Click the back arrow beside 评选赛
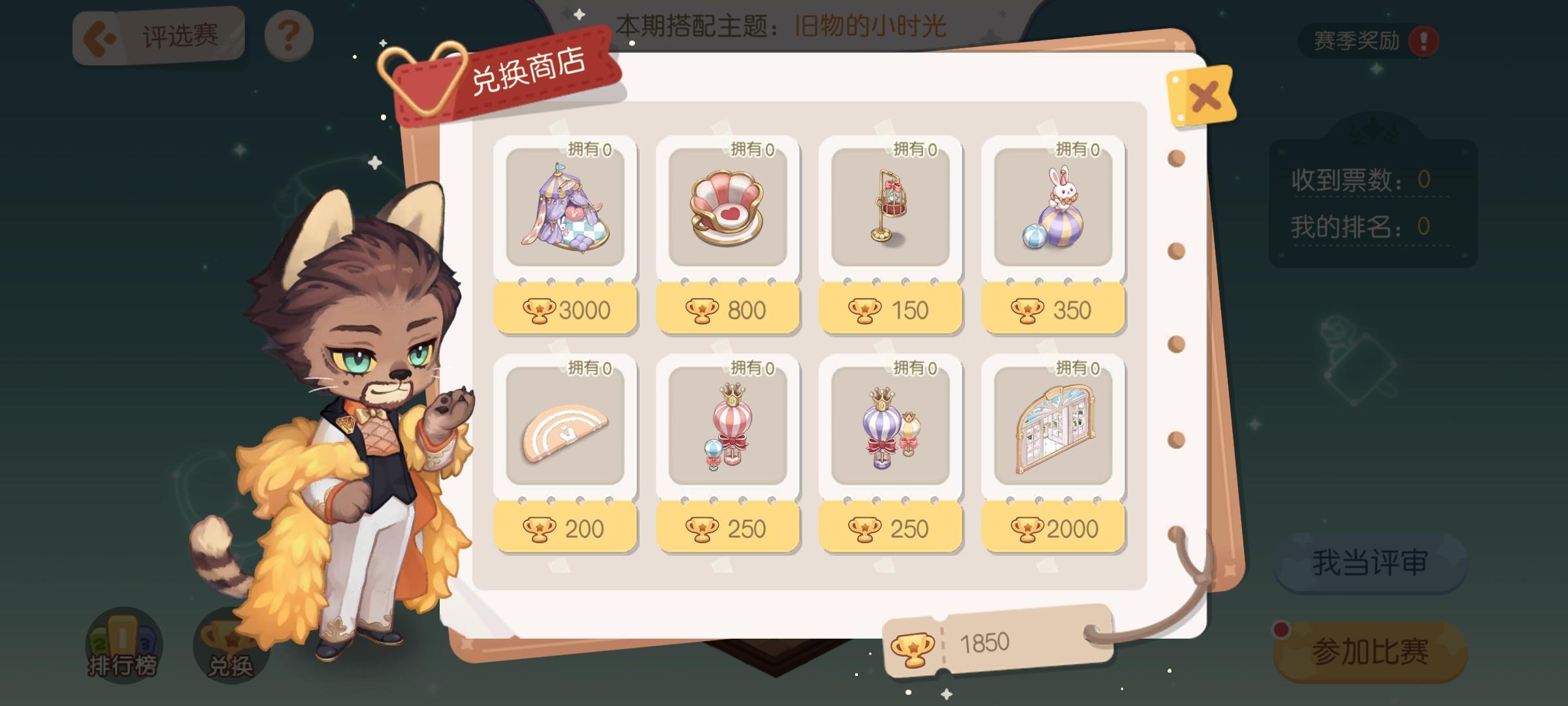Image resolution: width=1568 pixels, height=706 pixels. pyautogui.click(x=98, y=36)
